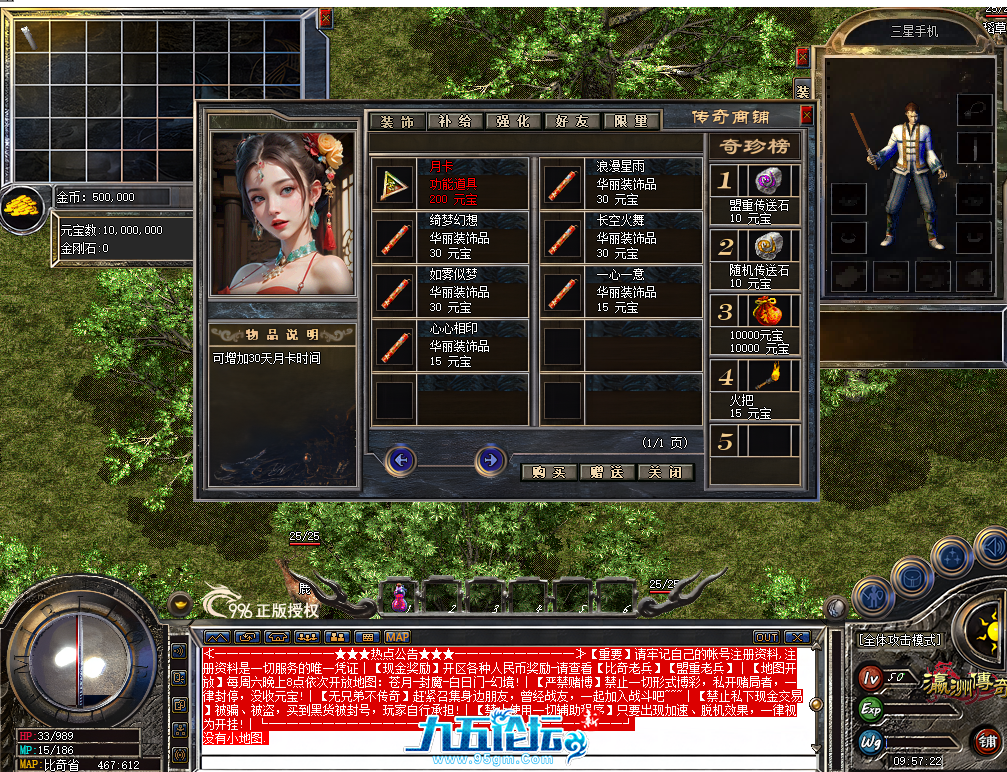
Task: Click the OUT button on the chat bar
Action: tap(766, 637)
